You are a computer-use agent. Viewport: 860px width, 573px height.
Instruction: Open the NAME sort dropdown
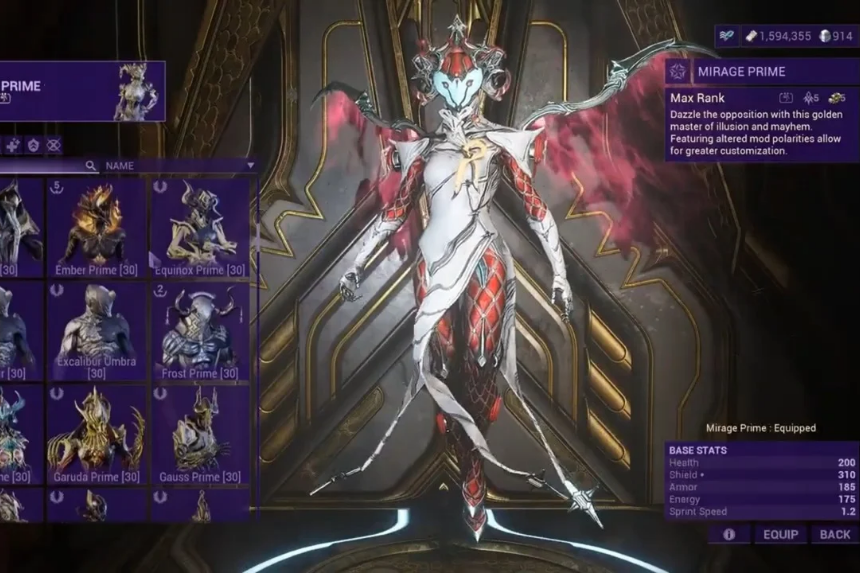[180, 166]
